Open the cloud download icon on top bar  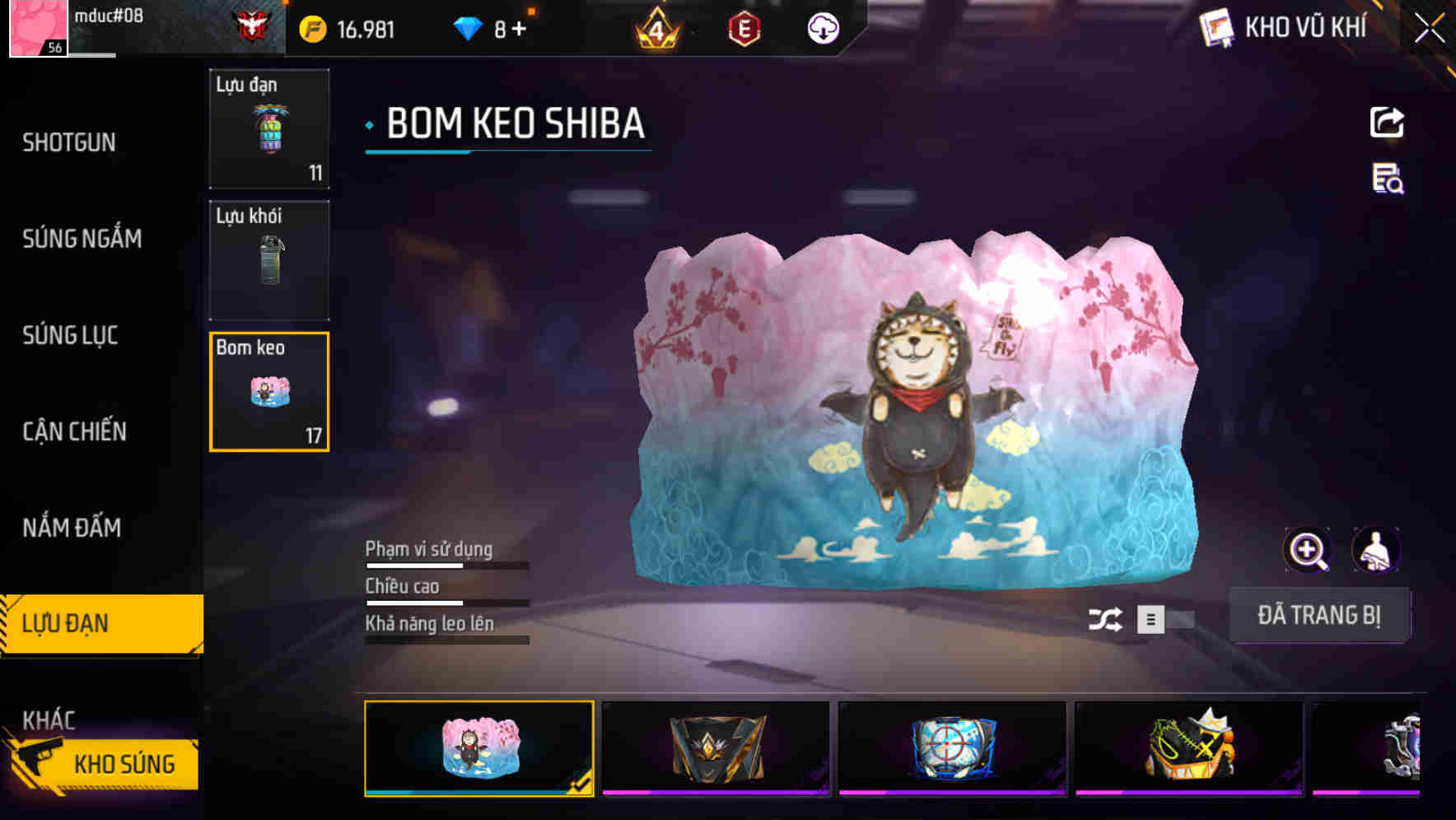[x=822, y=29]
